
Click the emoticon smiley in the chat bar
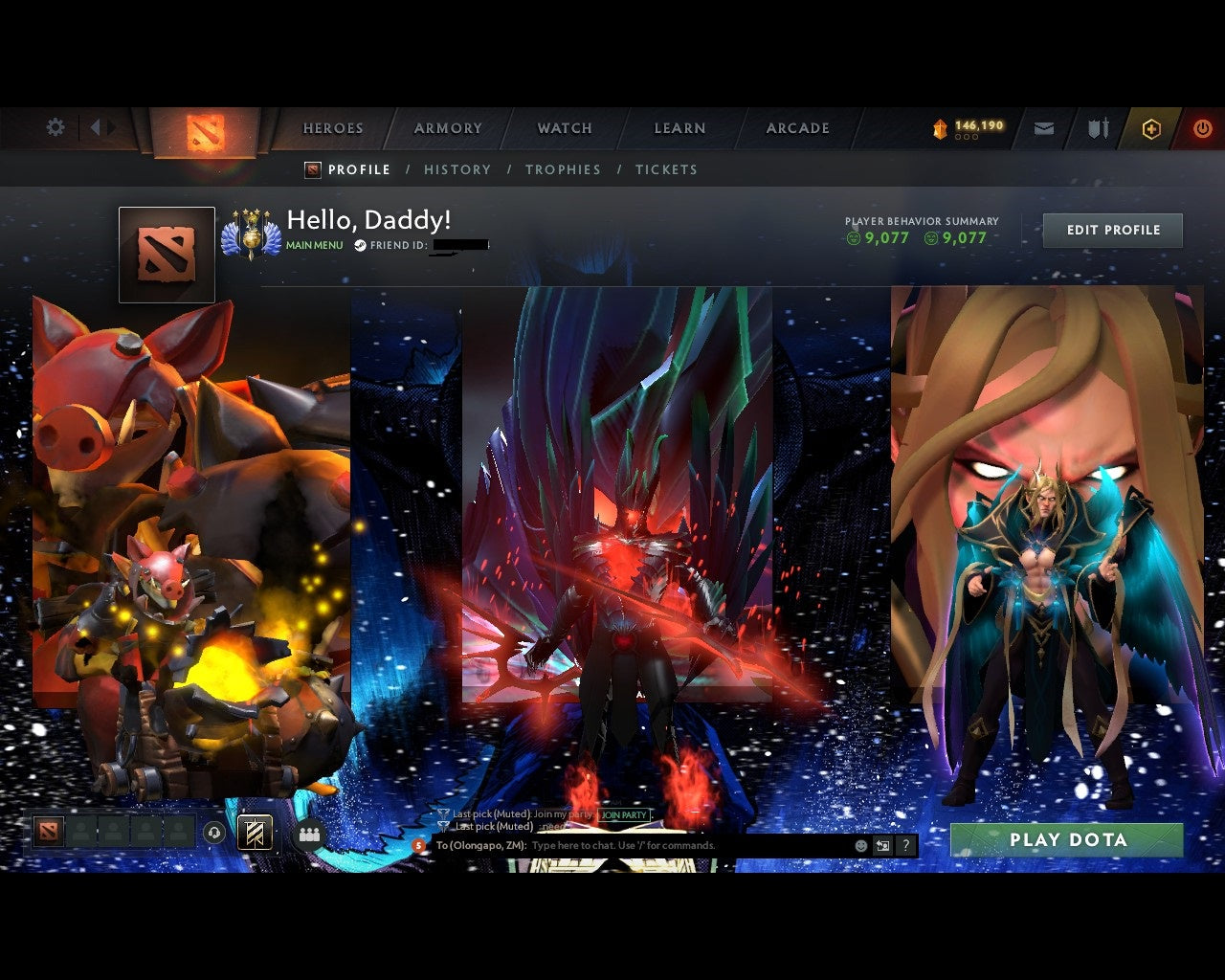(859, 846)
